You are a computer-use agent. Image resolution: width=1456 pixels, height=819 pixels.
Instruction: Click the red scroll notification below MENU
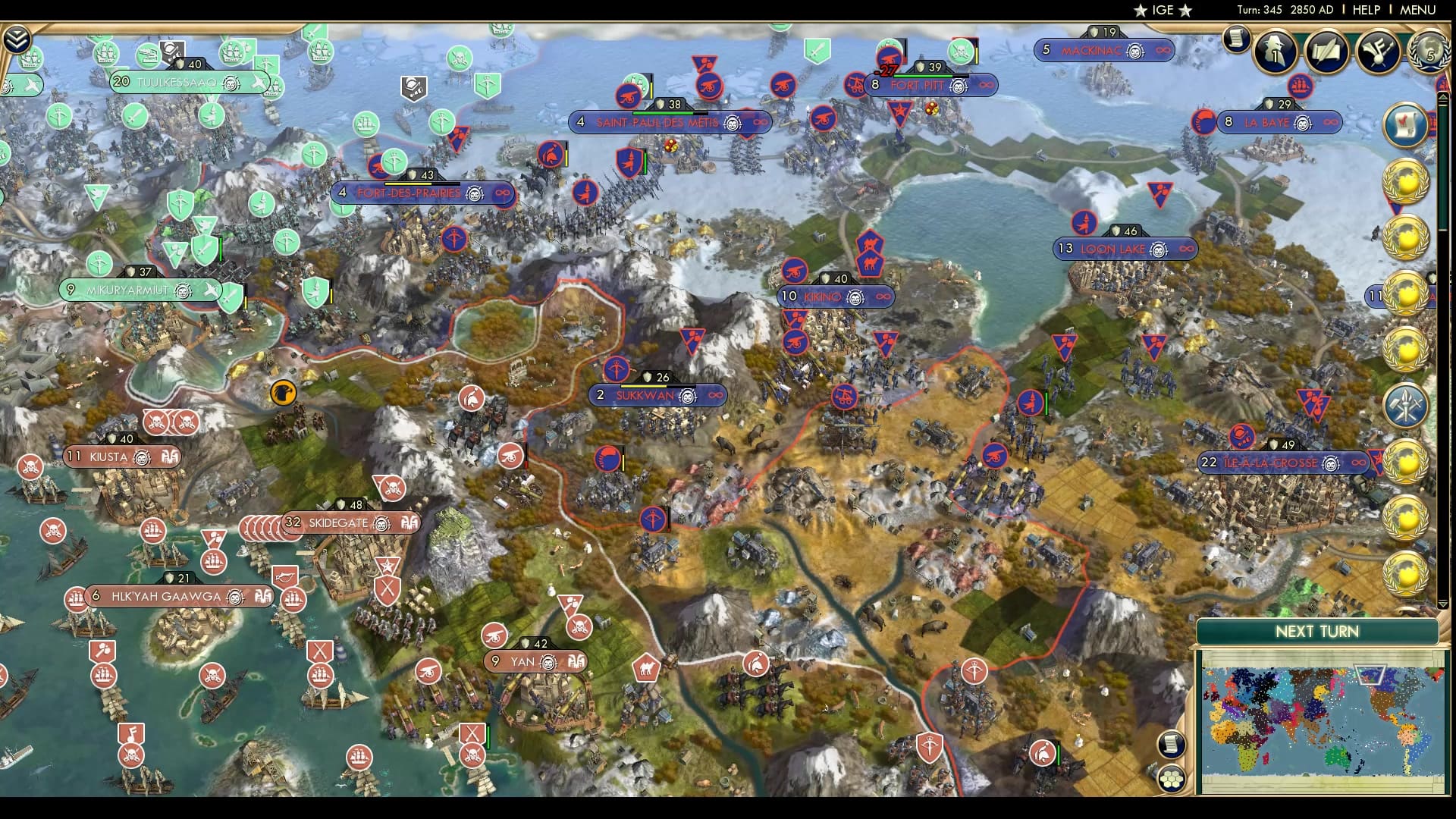tap(1407, 124)
